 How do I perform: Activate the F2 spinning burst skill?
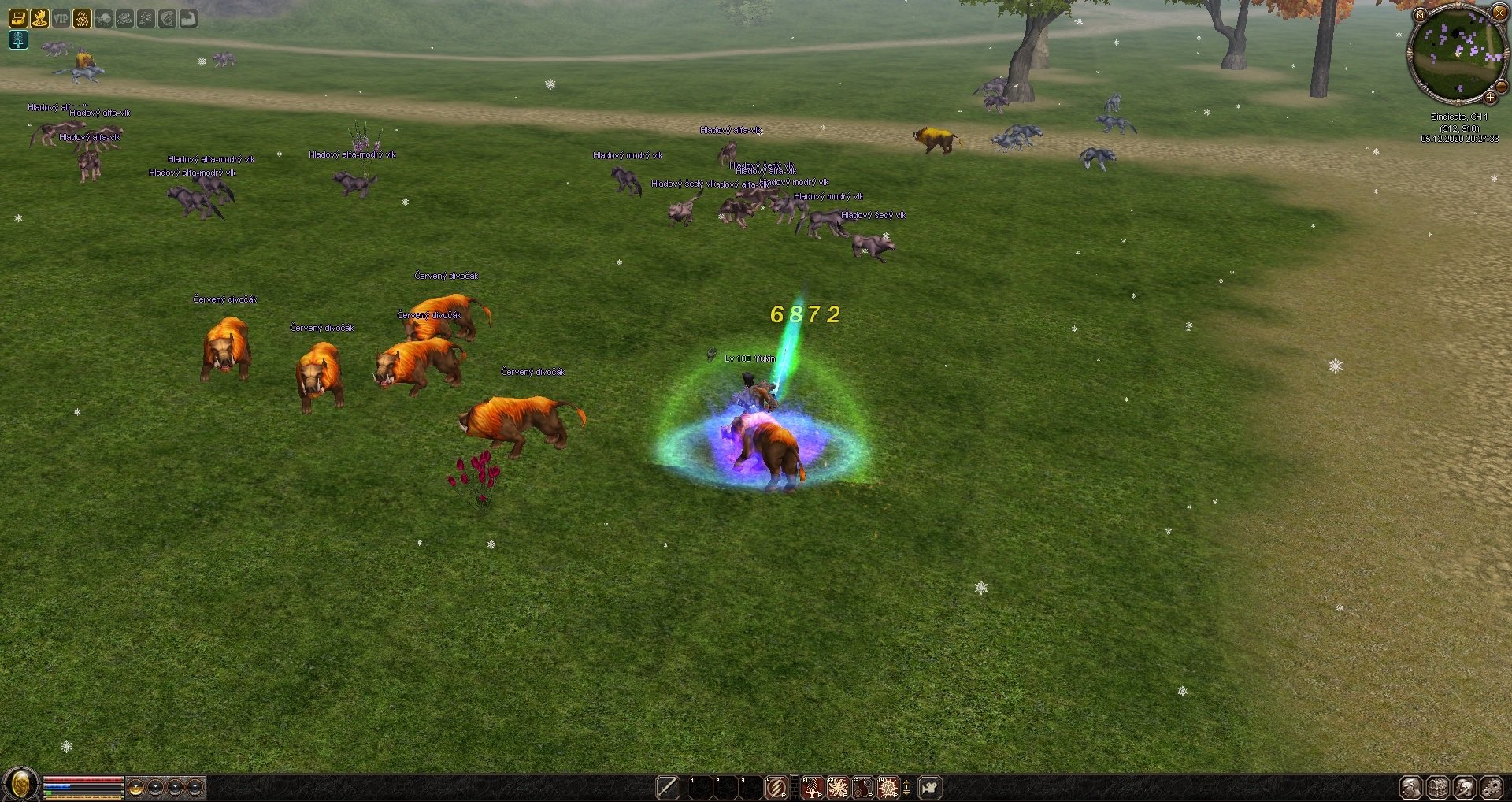point(838,787)
